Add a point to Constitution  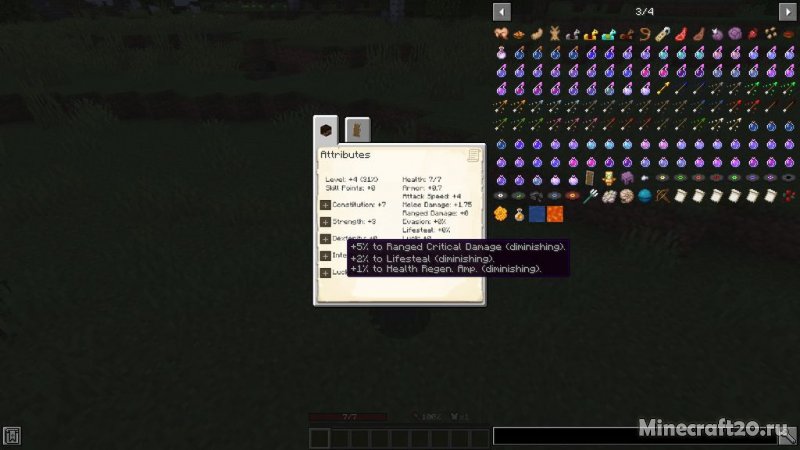pyautogui.click(x=325, y=204)
